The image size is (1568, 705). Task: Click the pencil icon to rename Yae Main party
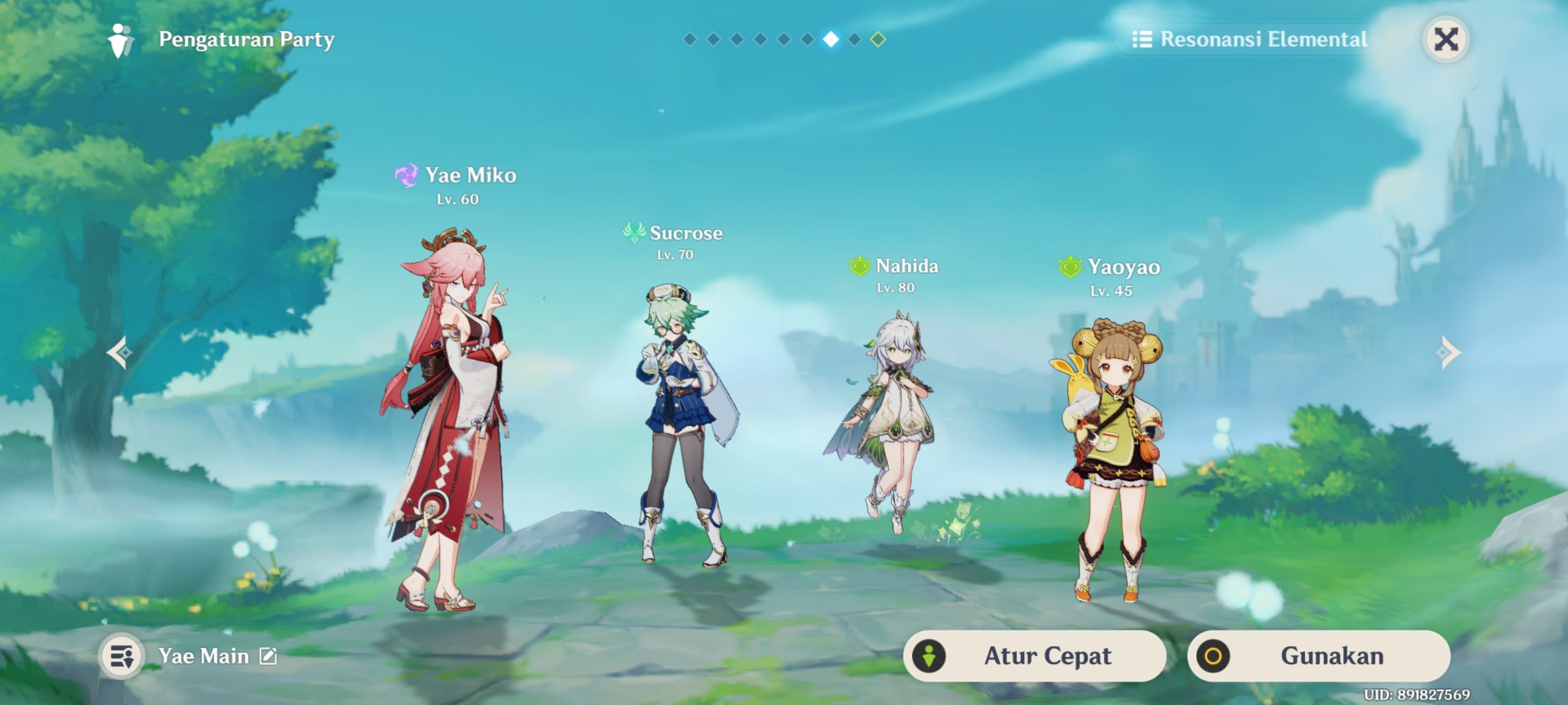(268, 656)
